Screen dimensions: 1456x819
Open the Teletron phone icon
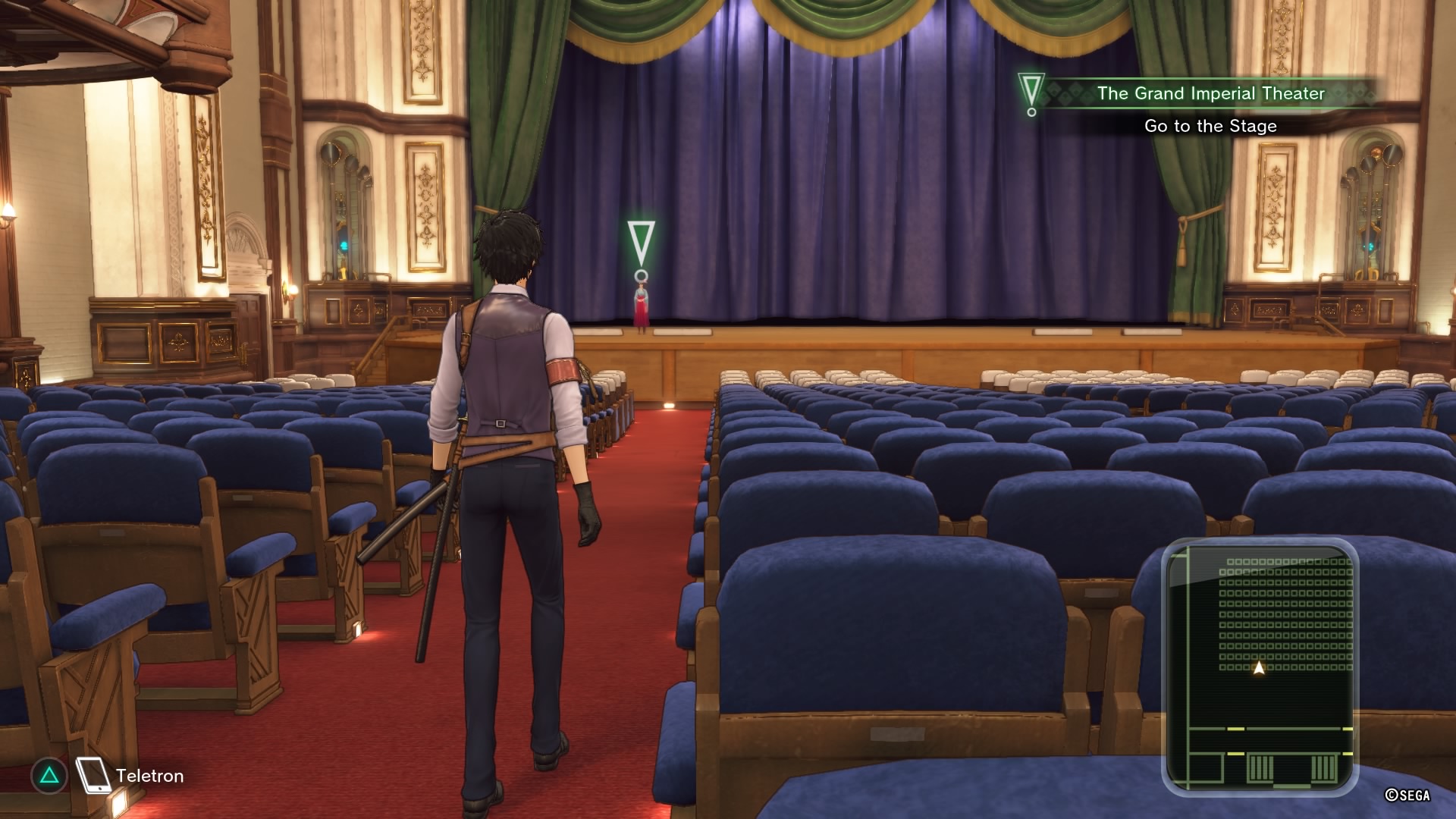pos(95,775)
